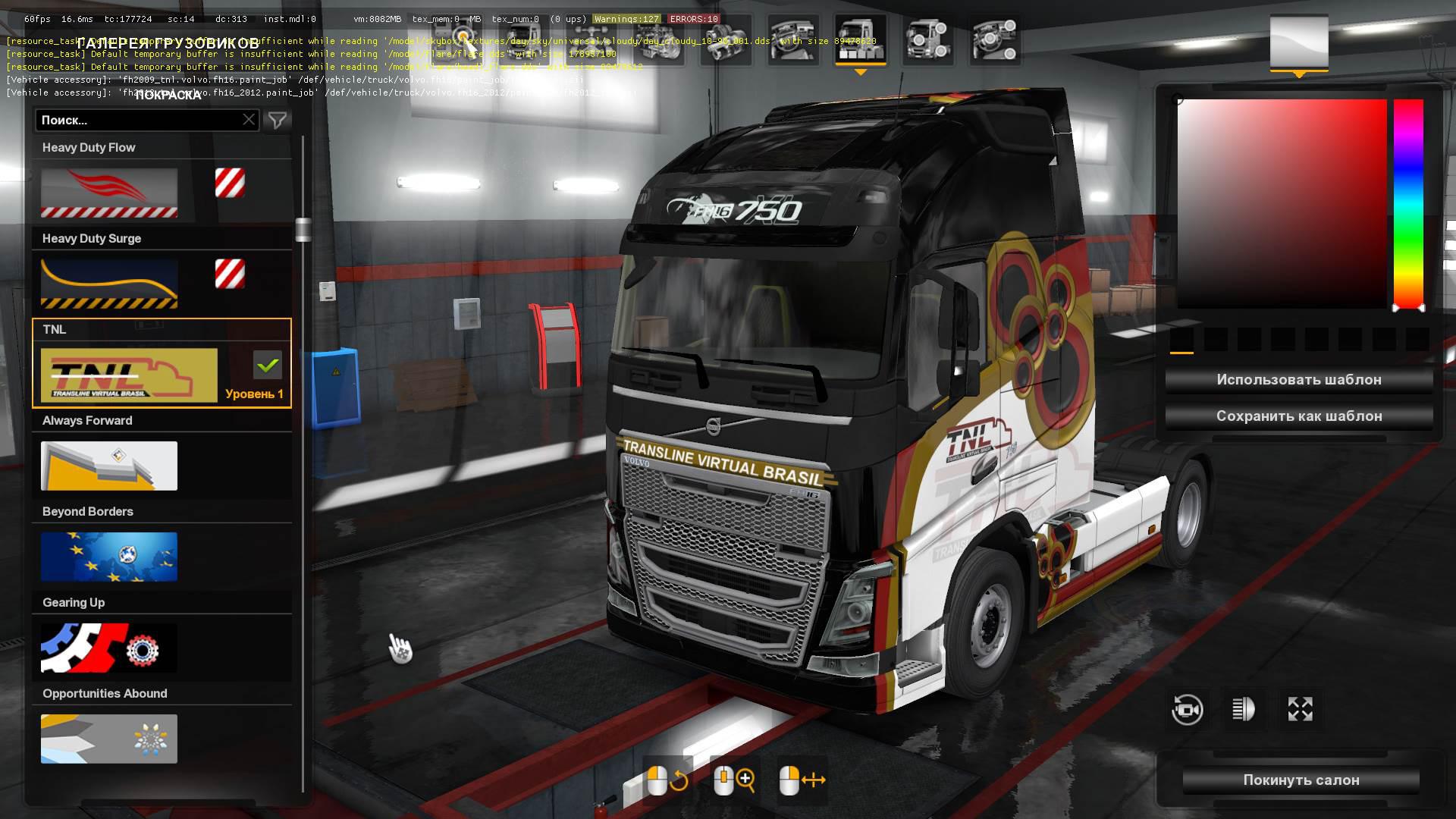Open the funnel filter next to search

click(x=278, y=120)
